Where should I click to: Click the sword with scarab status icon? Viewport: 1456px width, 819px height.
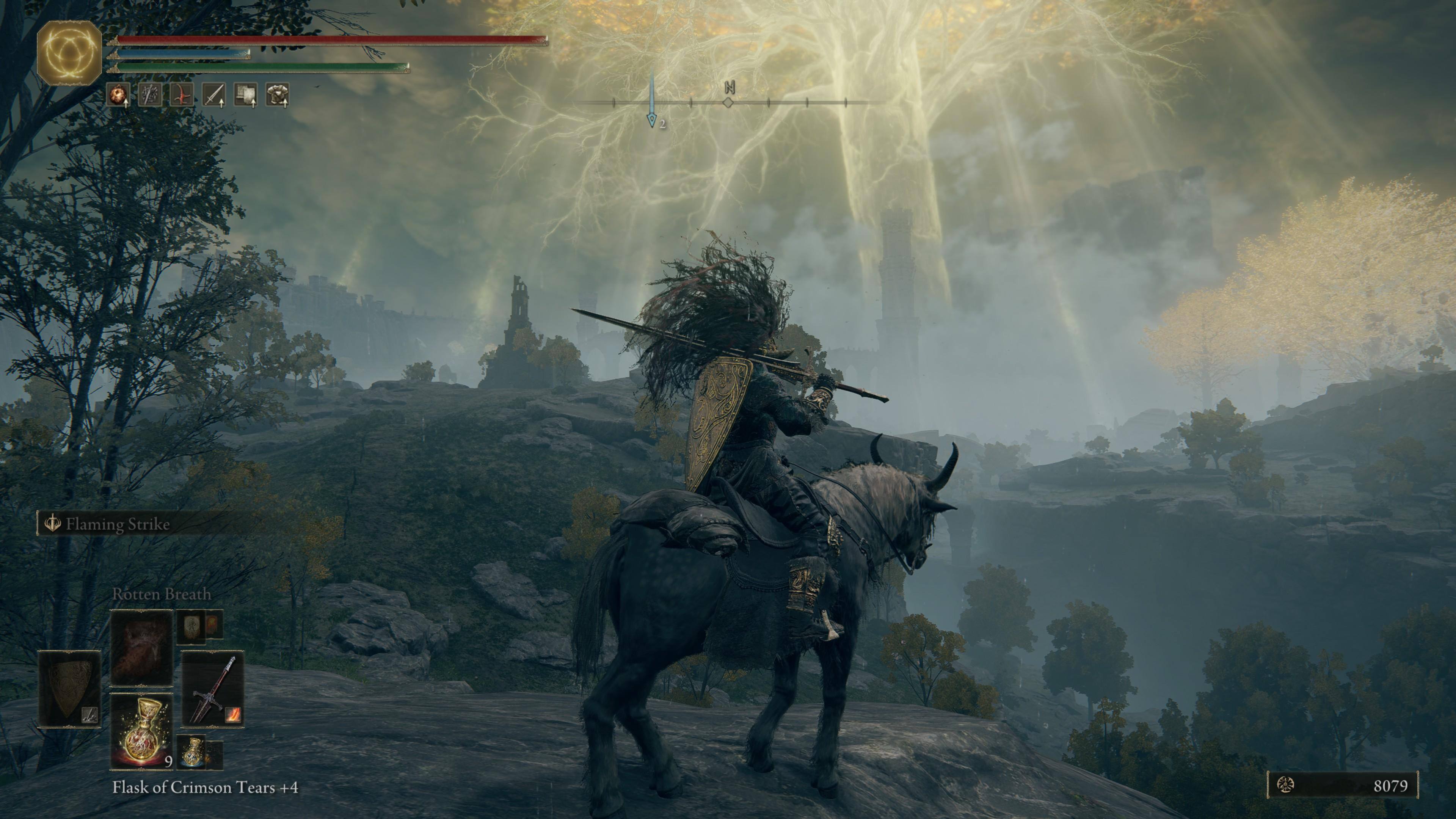(x=150, y=94)
